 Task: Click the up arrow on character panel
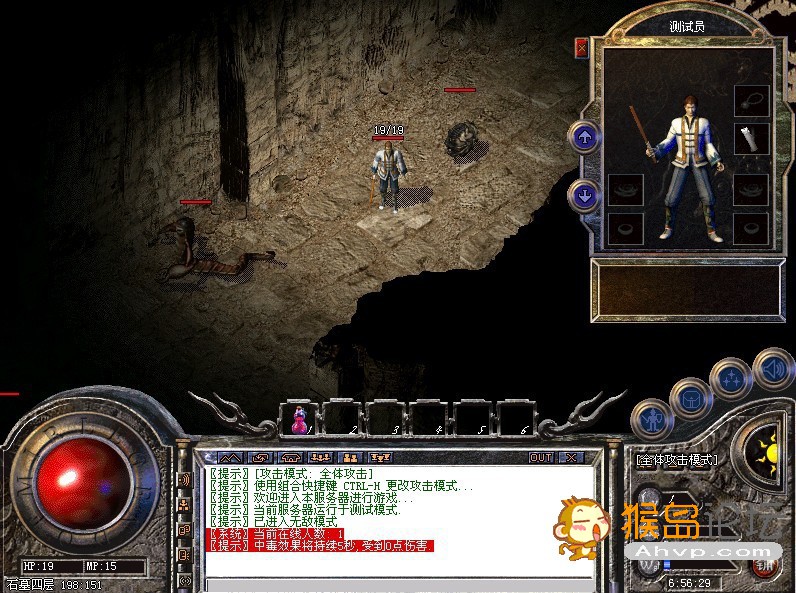click(584, 136)
